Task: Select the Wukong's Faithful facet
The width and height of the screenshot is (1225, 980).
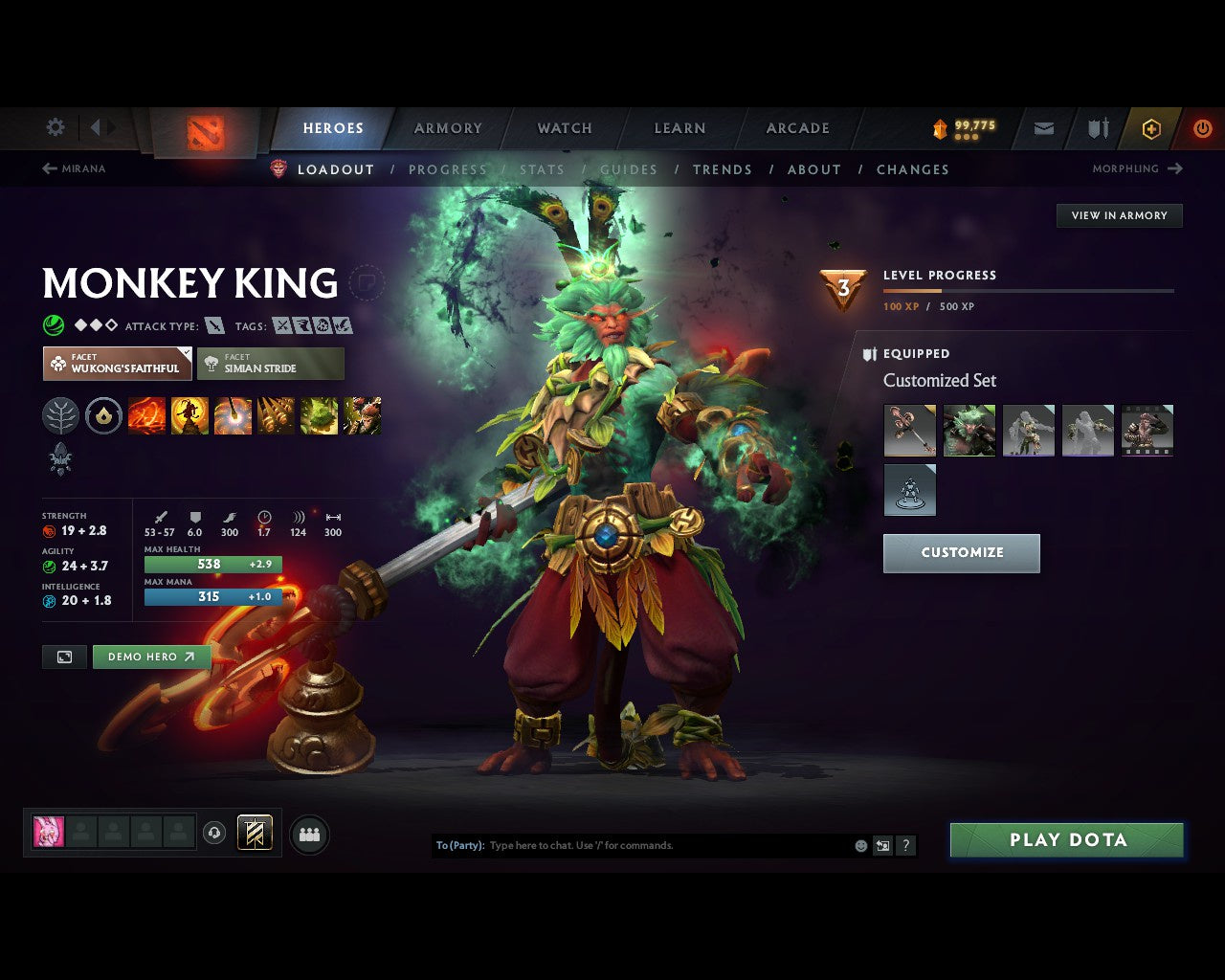Action: click(x=117, y=364)
